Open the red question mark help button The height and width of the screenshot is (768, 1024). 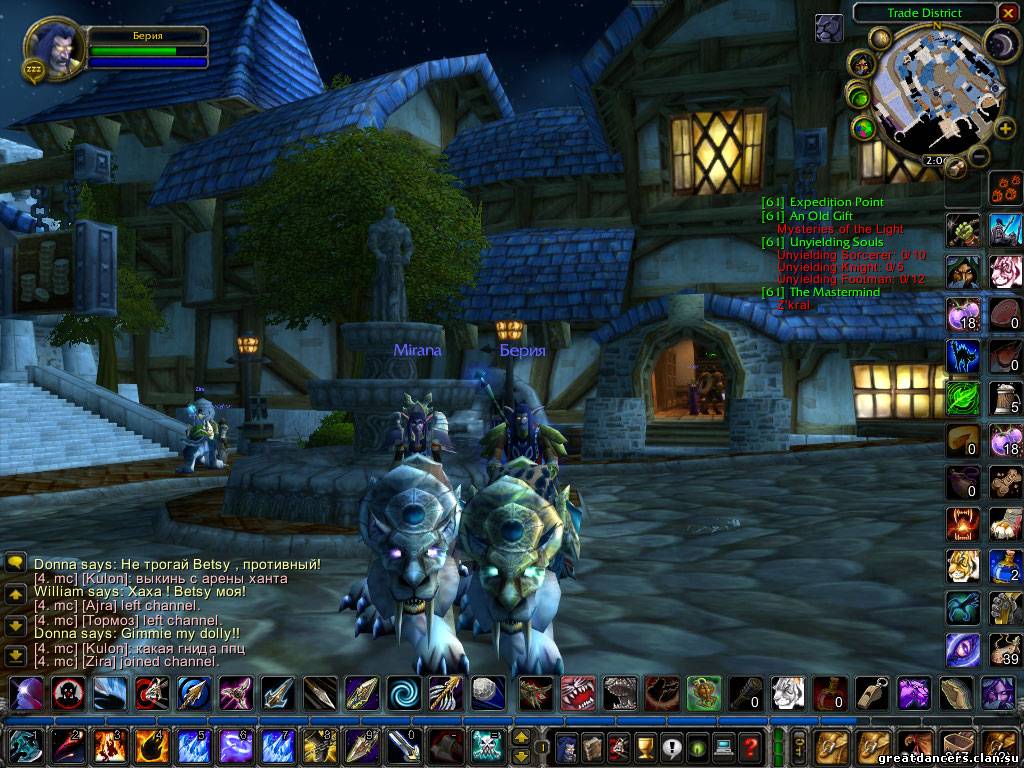(750, 746)
